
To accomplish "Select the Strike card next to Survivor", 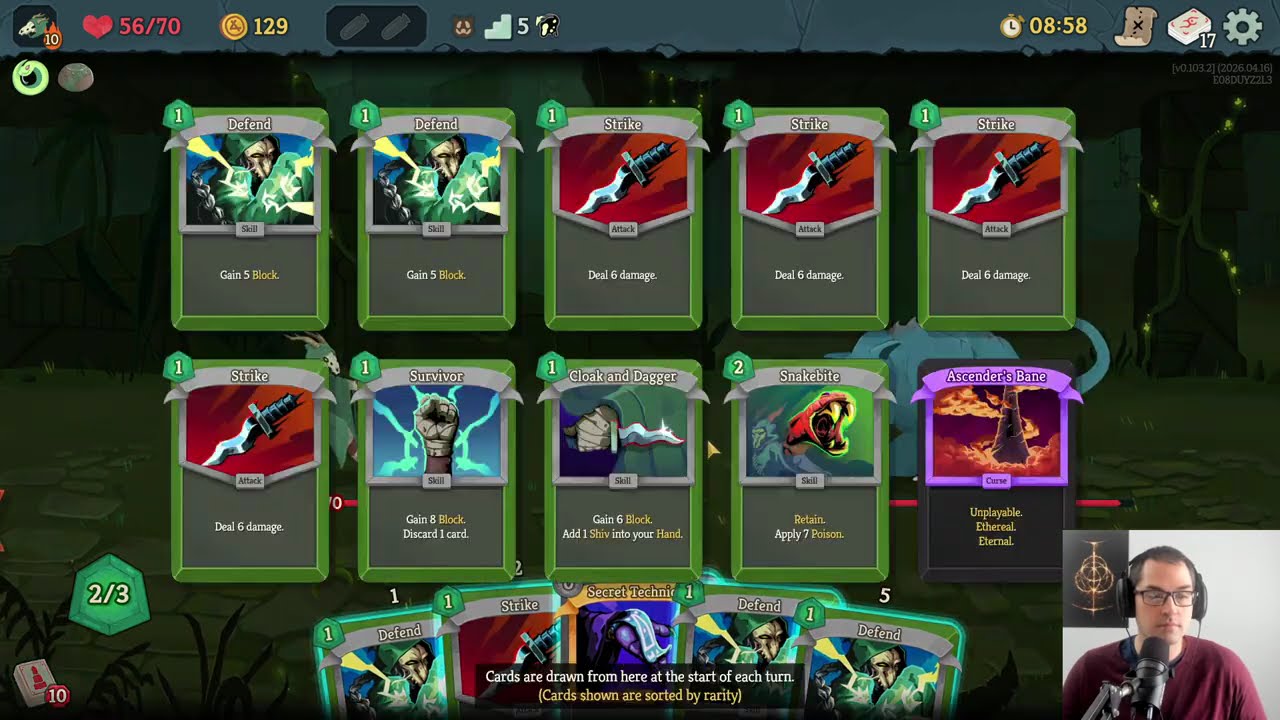I will coord(249,470).
